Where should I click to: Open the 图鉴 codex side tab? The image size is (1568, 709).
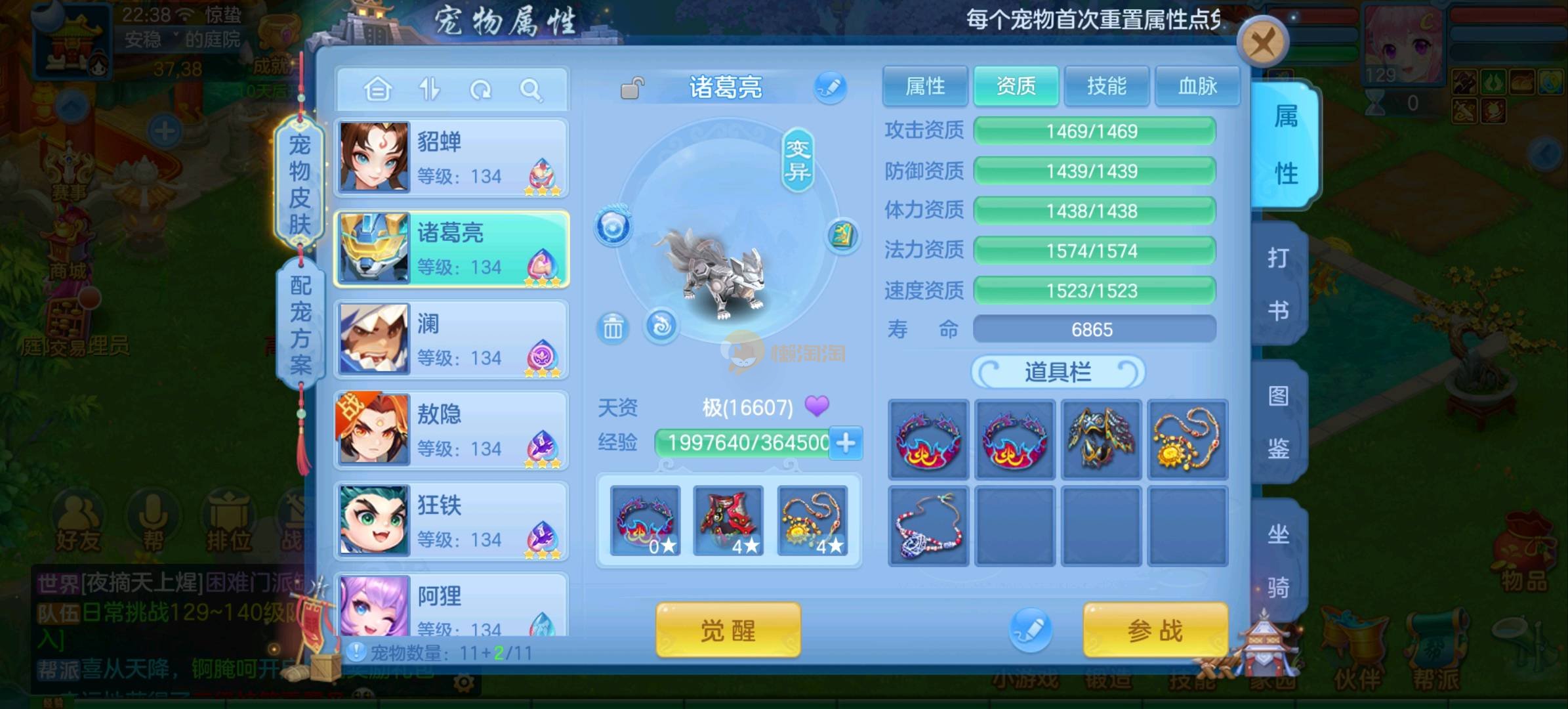coord(1278,422)
